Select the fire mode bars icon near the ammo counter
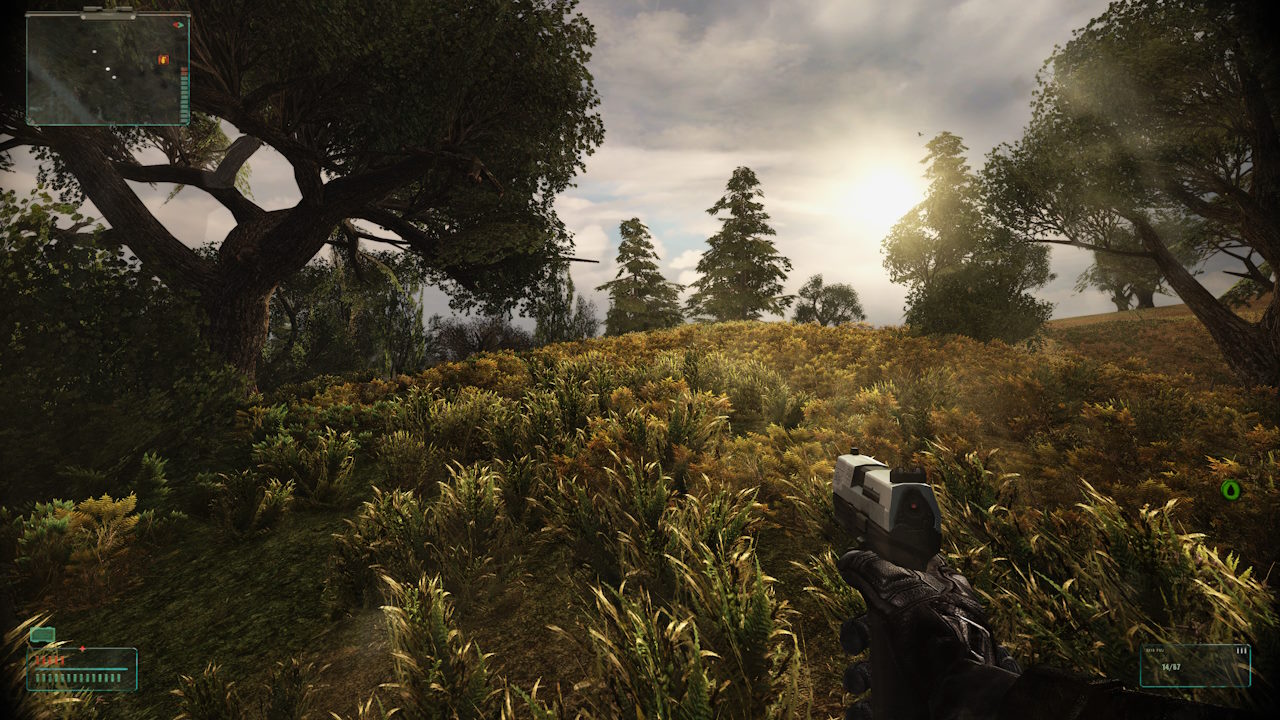The image size is (1280, 720). pos(1241,651)
